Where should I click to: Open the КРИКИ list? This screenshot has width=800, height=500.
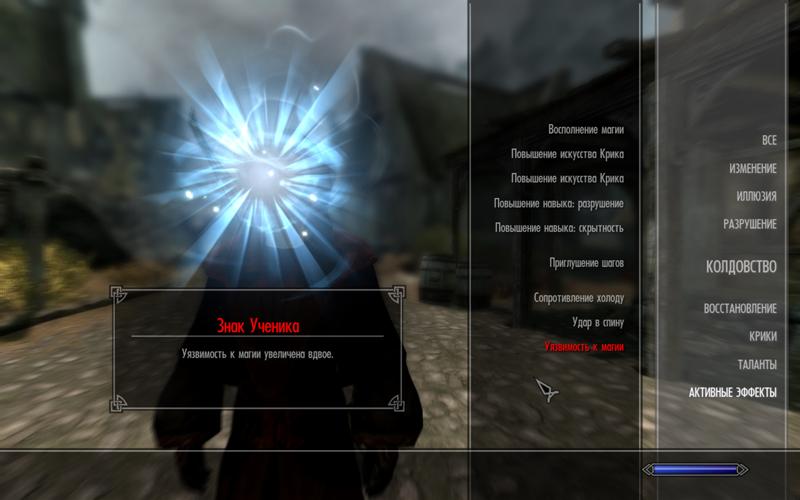tap(762, 336)
